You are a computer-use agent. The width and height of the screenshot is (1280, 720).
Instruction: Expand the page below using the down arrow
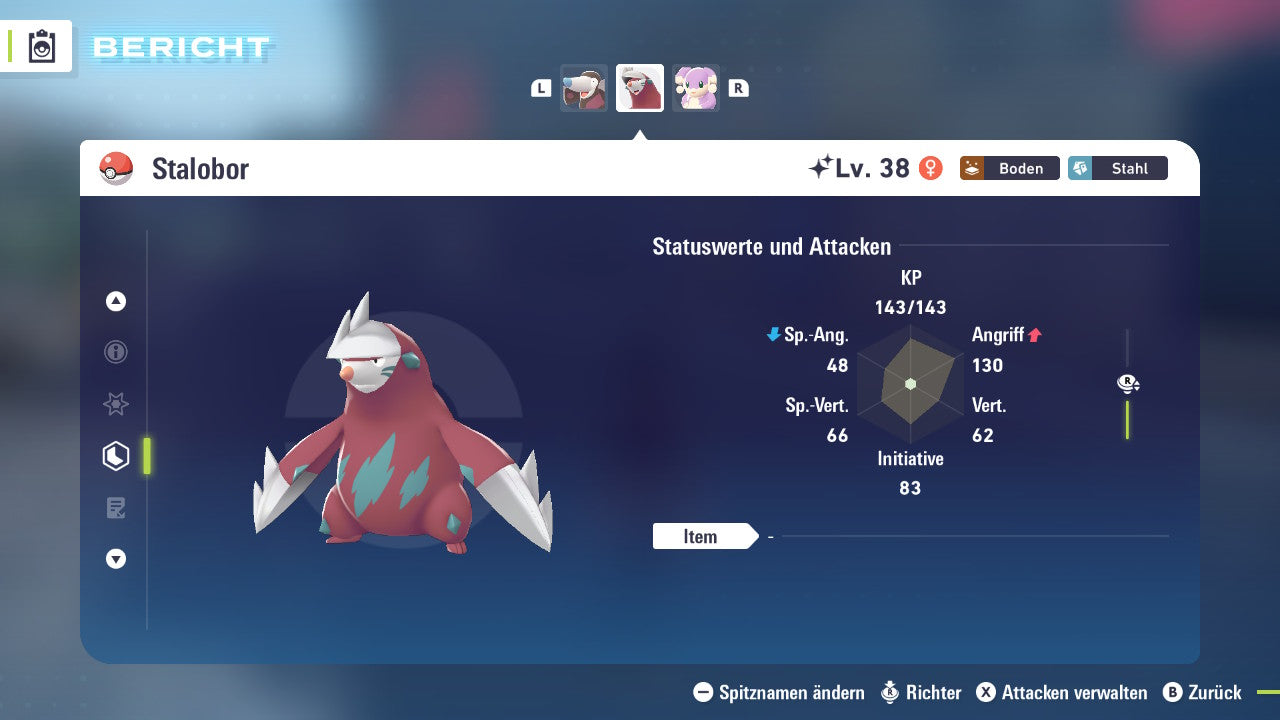[x=115, y=559]
